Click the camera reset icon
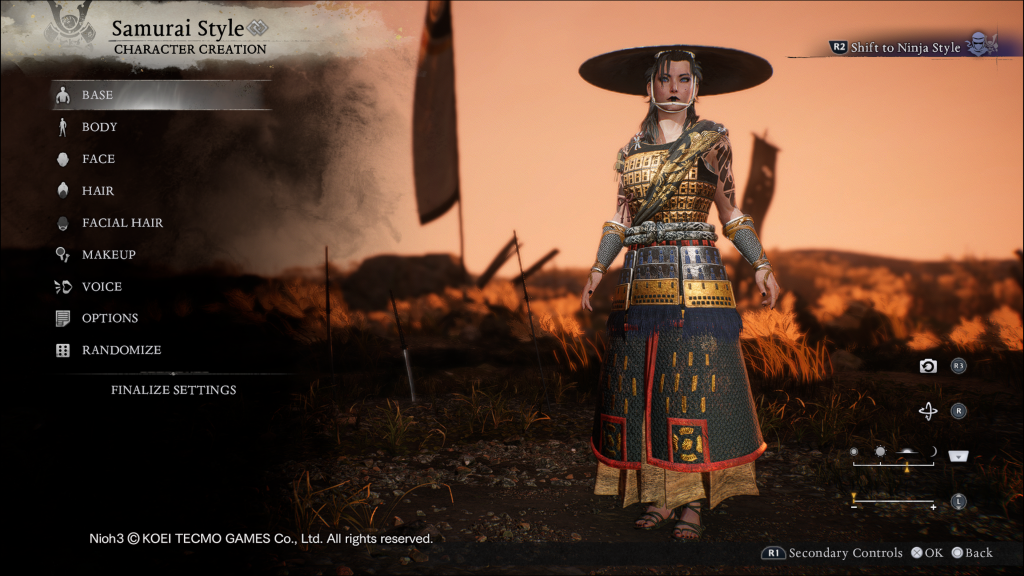The height and width of the screenshot is (576, 1024). [x=928, y=367]
